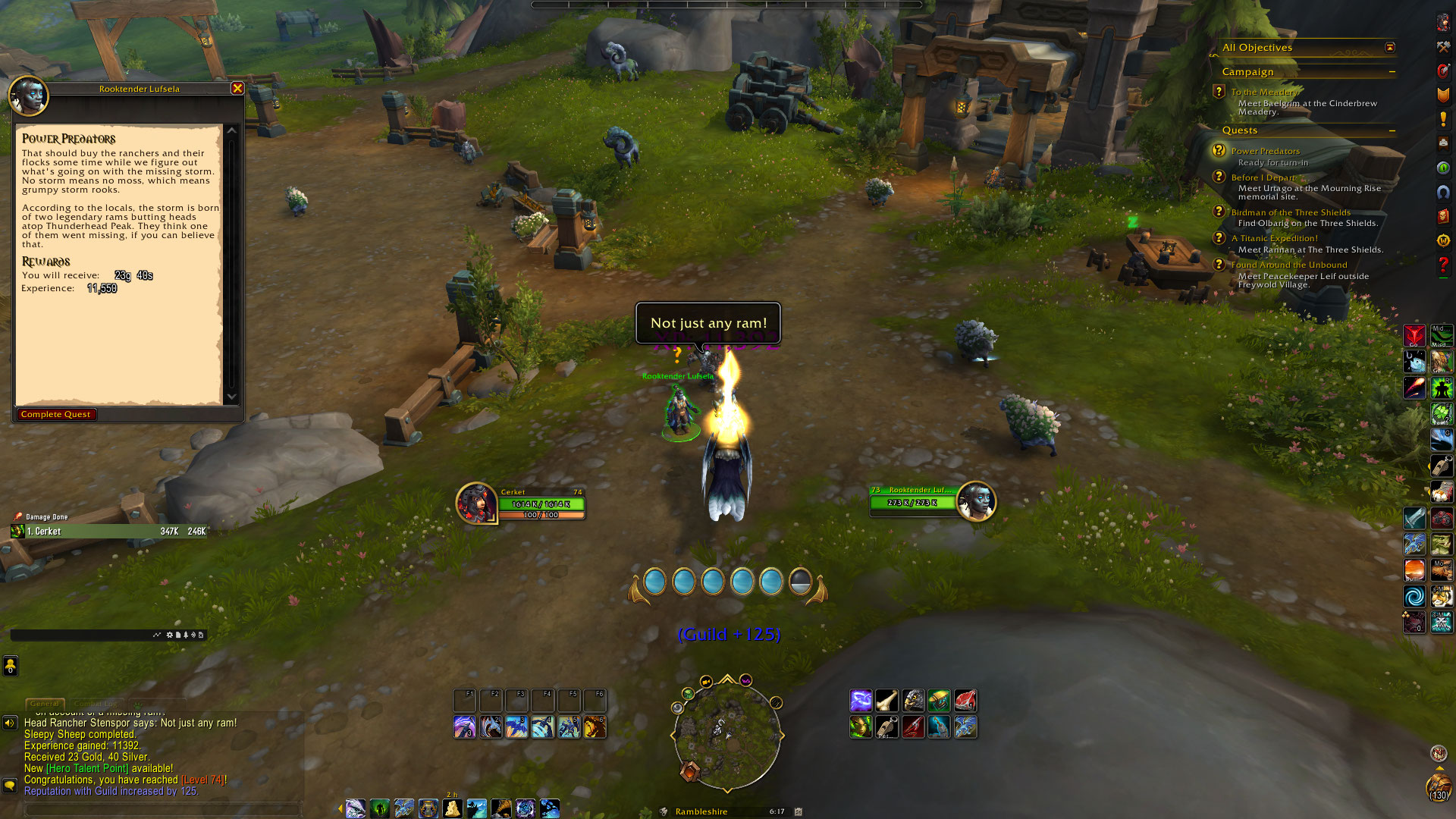This screenshot has width=1456, height=819.
Task: Open the Level 74 link in chat
Action: (202, 780)
